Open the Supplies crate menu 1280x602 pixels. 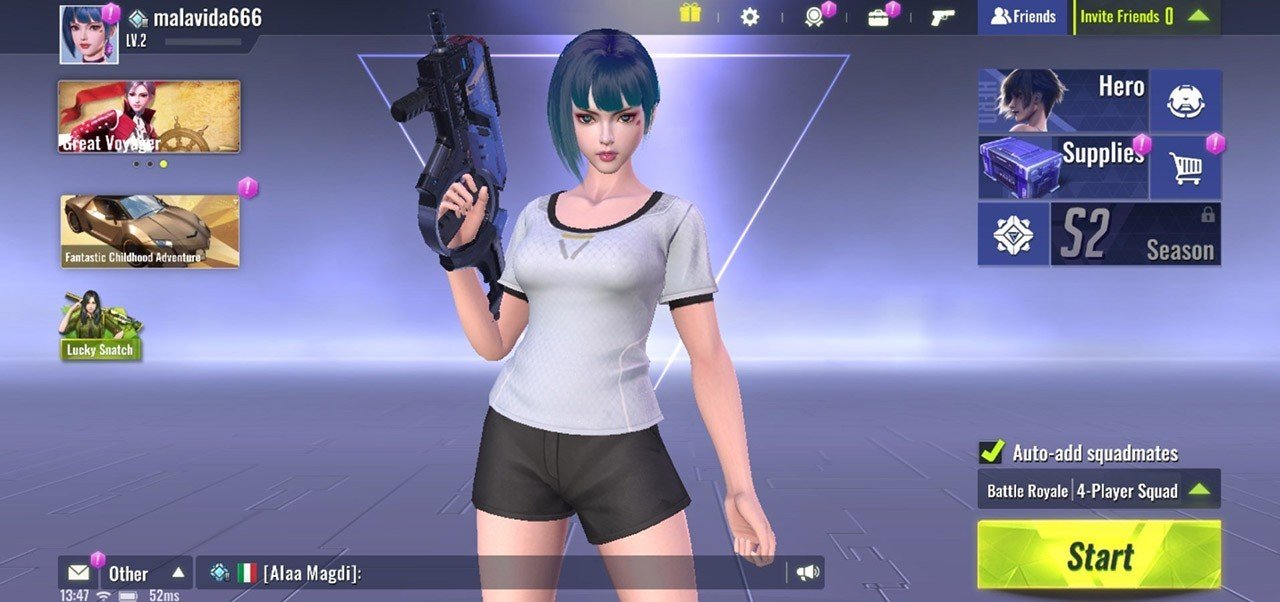(1062, 167)
